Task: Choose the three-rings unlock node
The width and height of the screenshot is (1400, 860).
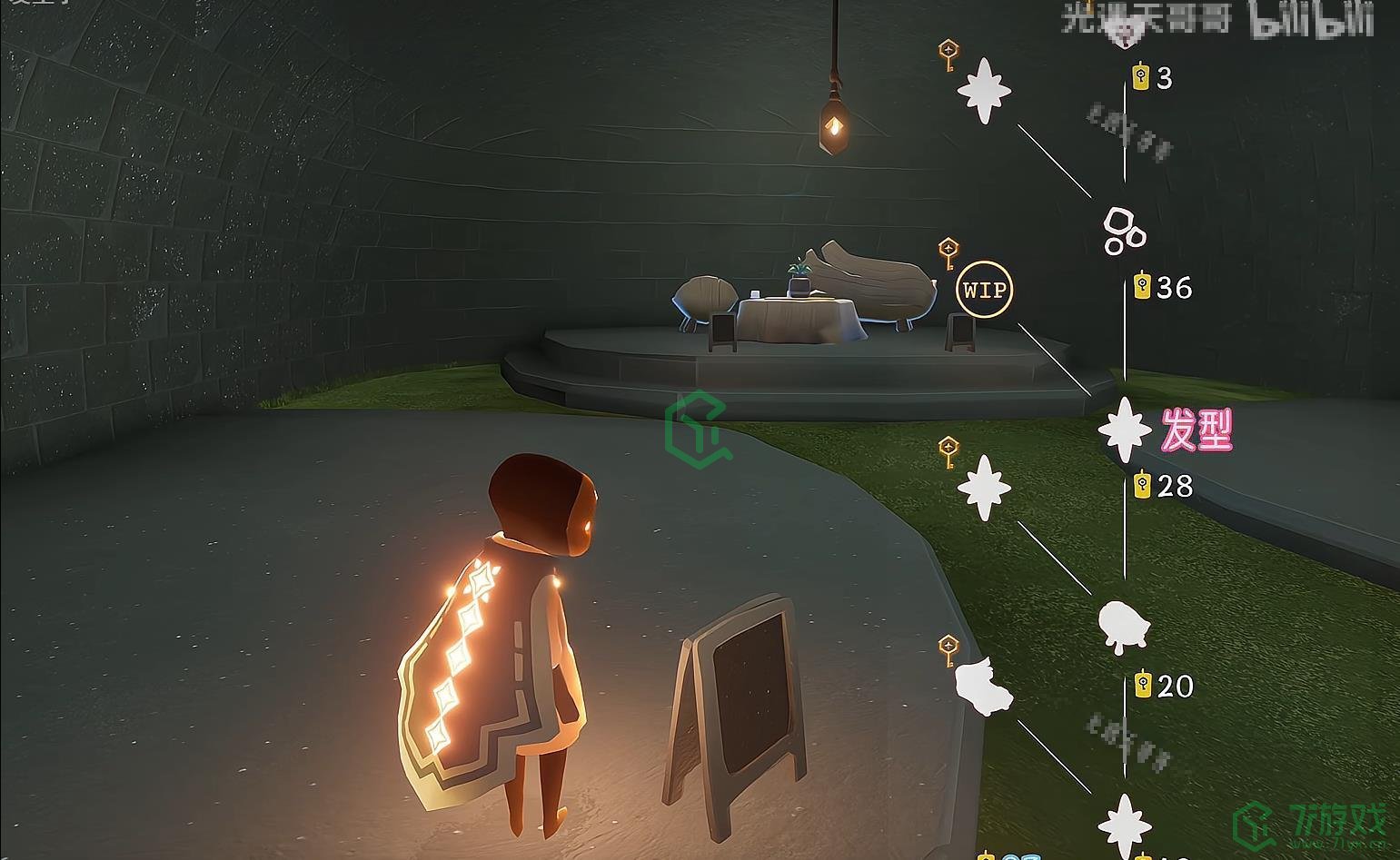Action: [1123, 231]
